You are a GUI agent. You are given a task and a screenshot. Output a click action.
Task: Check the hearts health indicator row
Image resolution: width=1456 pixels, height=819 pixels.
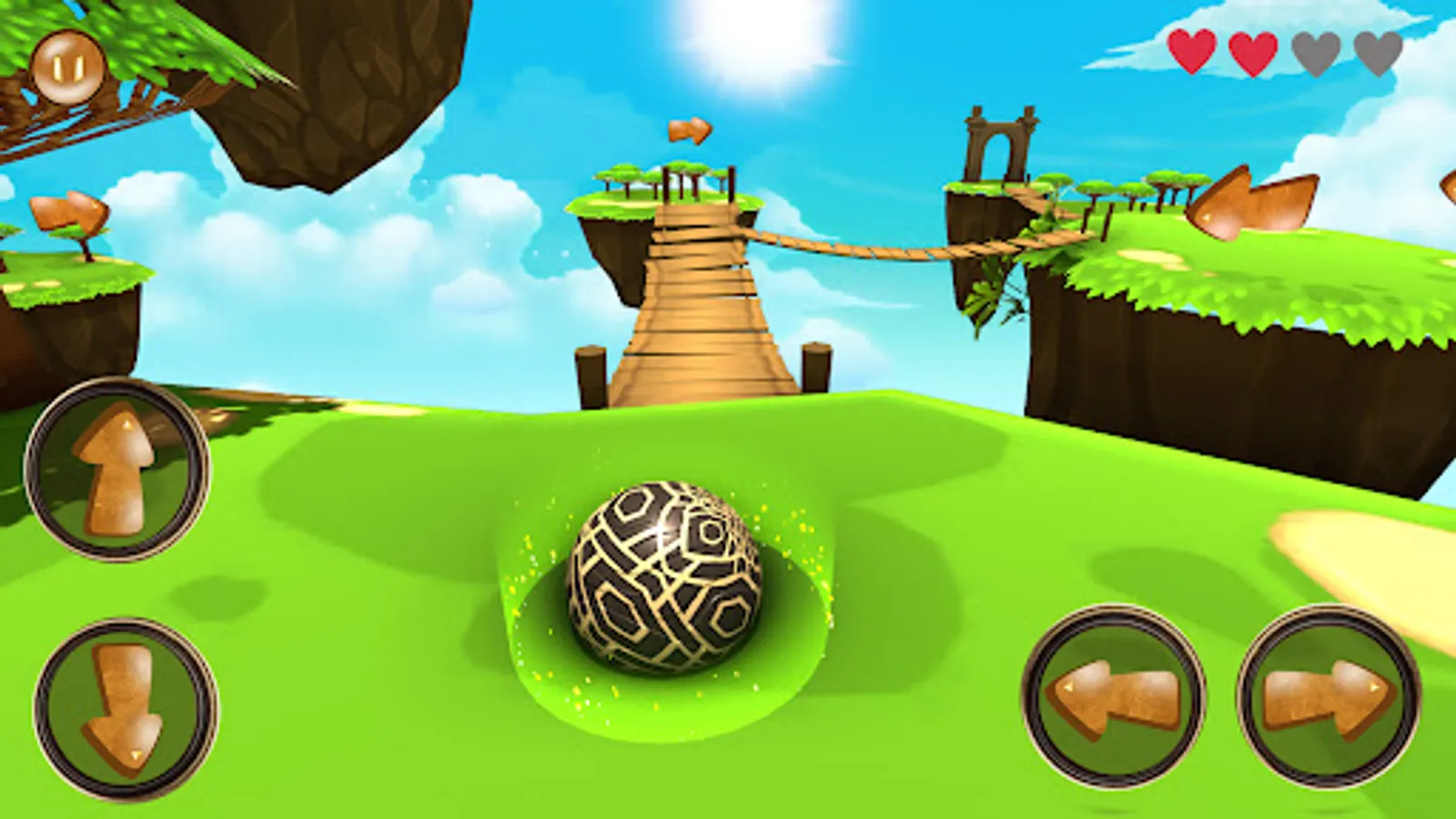tap(1283, 50)
